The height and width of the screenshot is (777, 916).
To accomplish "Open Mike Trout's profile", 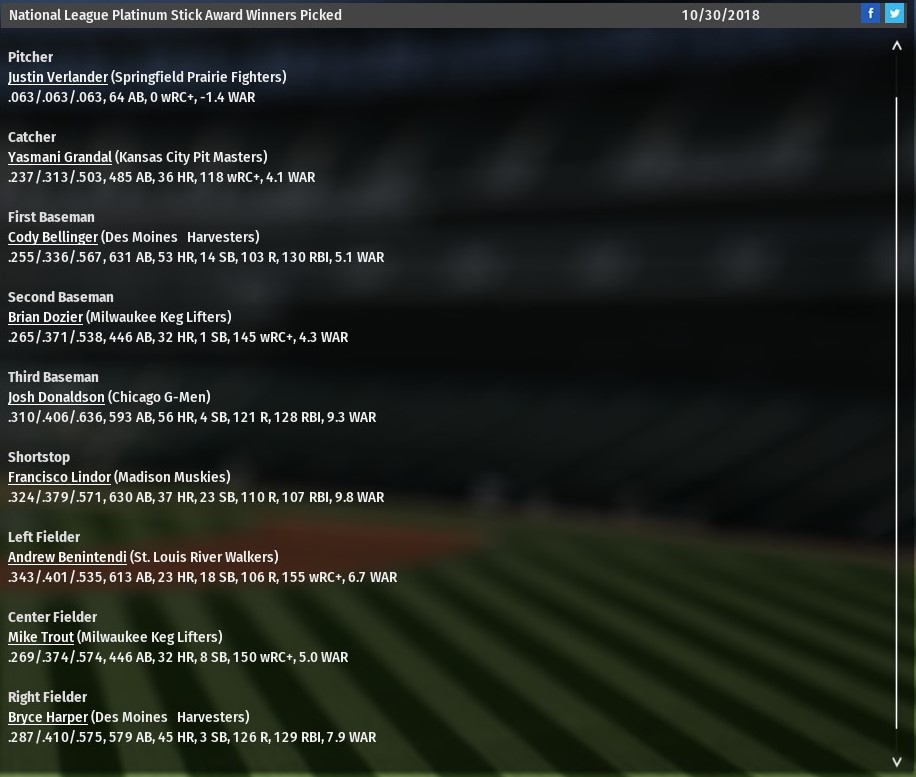I will (x=40, y=637).
